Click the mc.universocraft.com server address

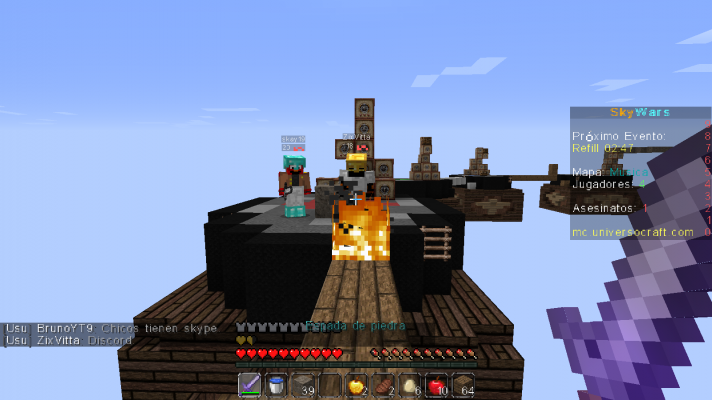point(632,232)
